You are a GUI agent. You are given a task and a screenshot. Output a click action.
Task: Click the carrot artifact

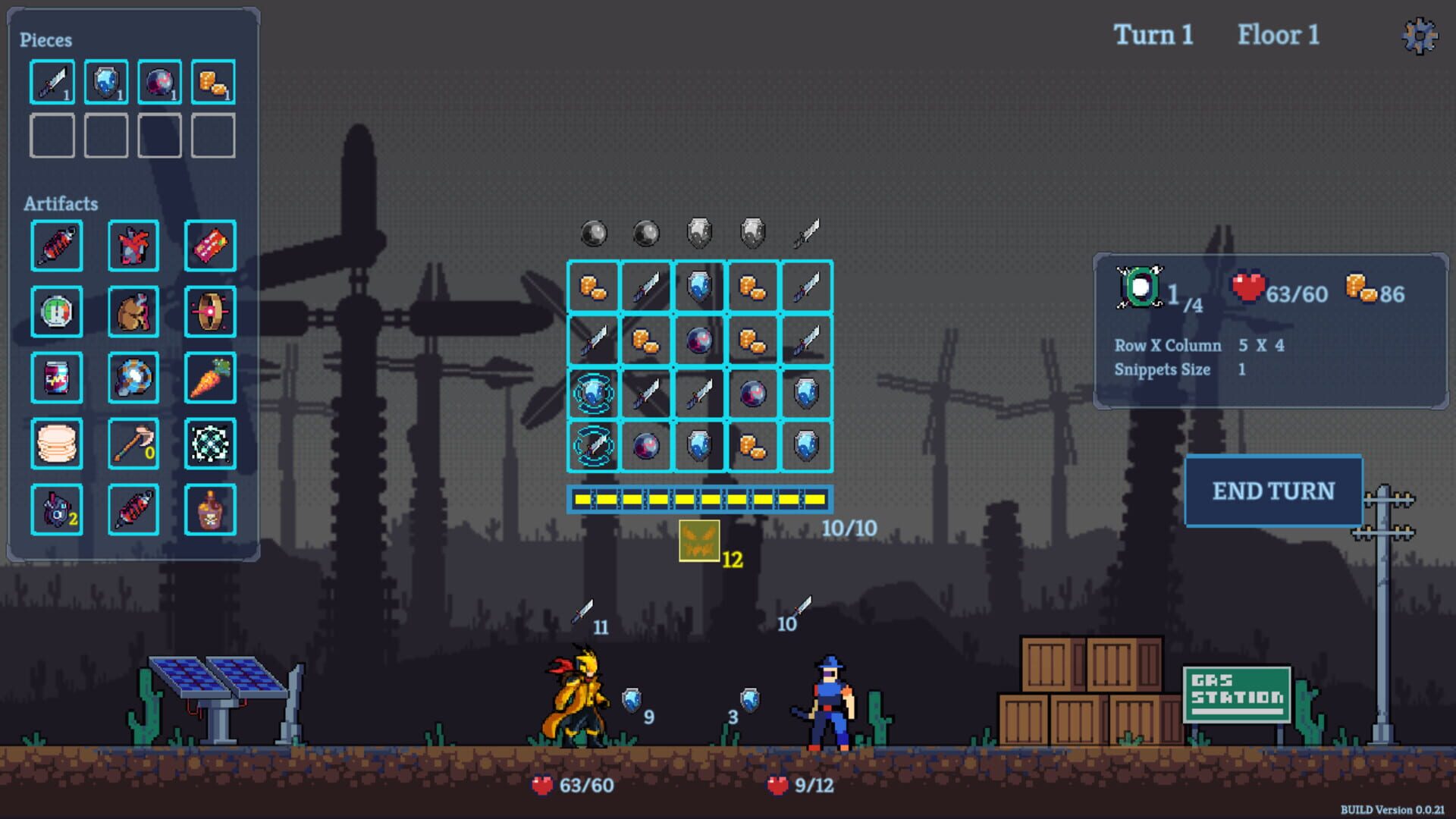(x=210, y=377)
